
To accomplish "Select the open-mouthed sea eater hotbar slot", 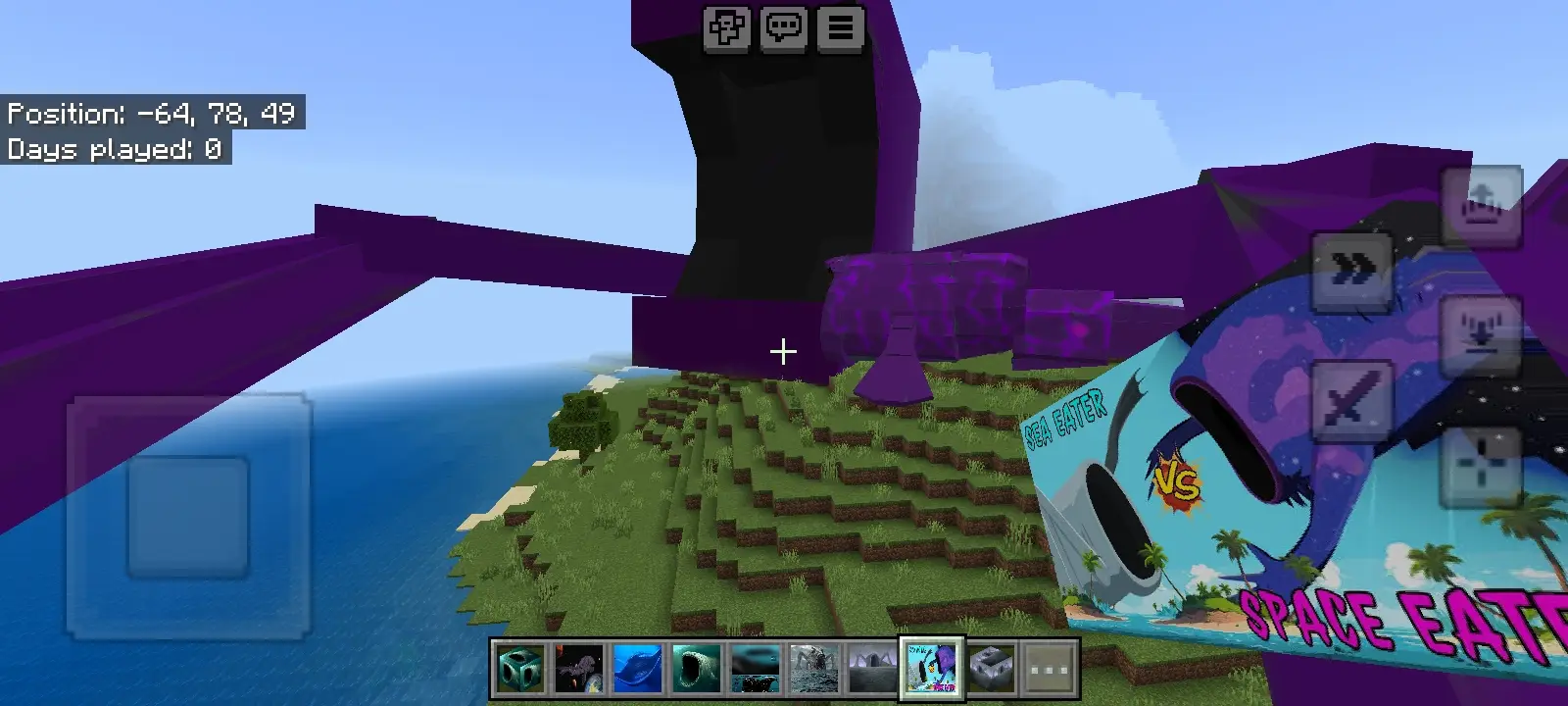I will coord(697,669).
